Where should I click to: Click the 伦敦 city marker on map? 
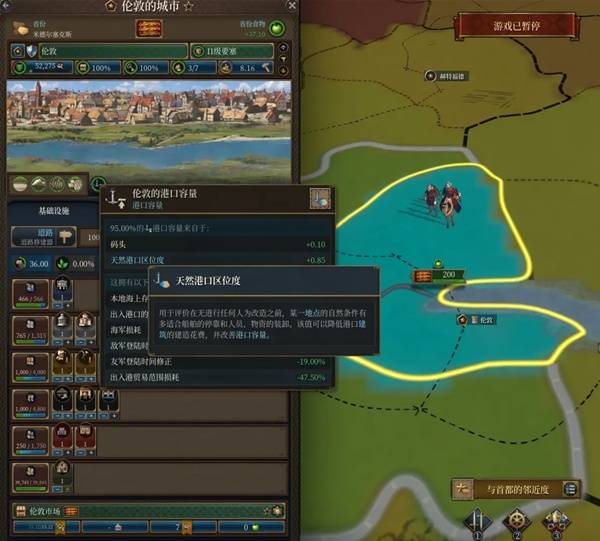pos(476,320)
